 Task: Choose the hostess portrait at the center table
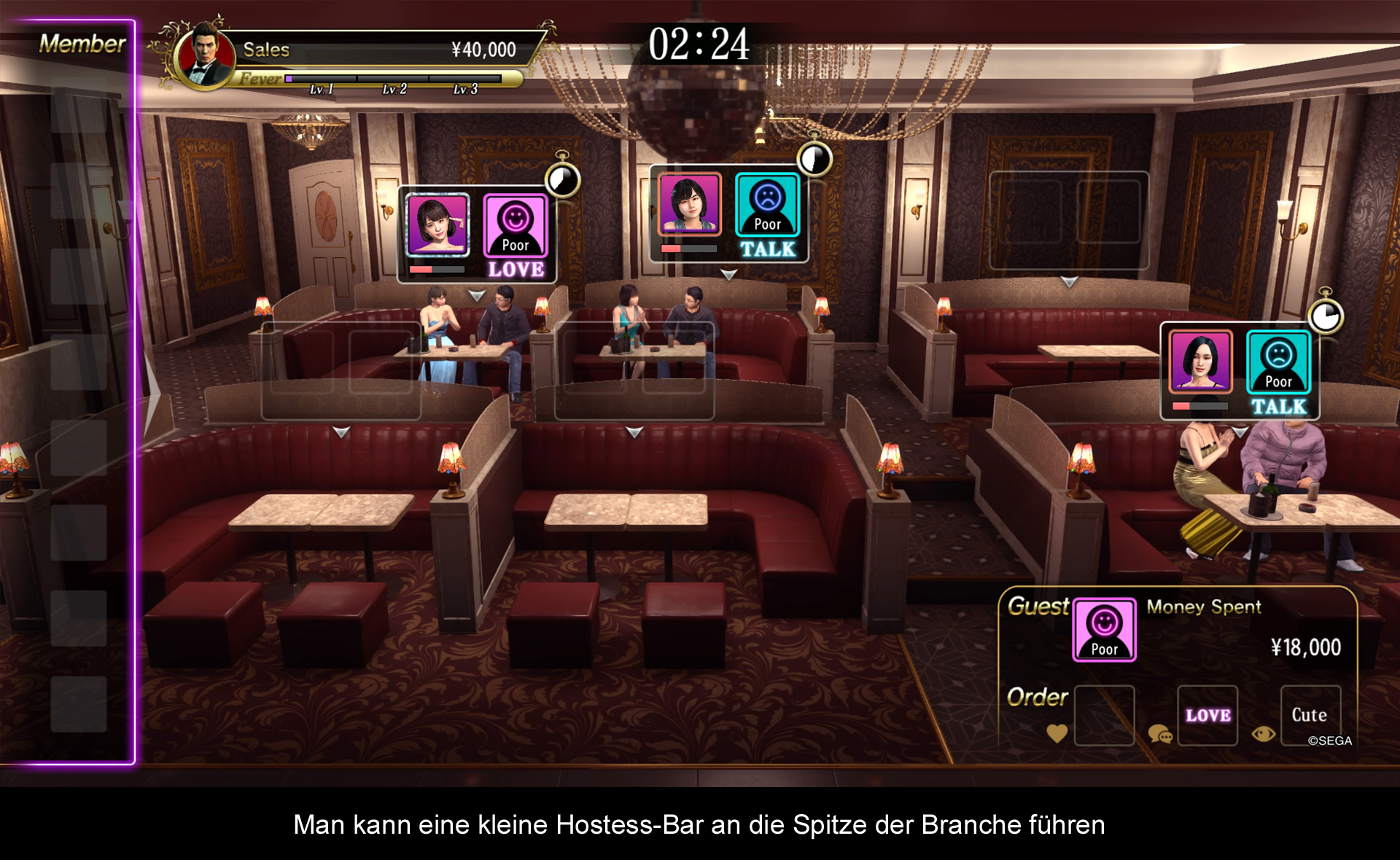click(x=690, y=204)
